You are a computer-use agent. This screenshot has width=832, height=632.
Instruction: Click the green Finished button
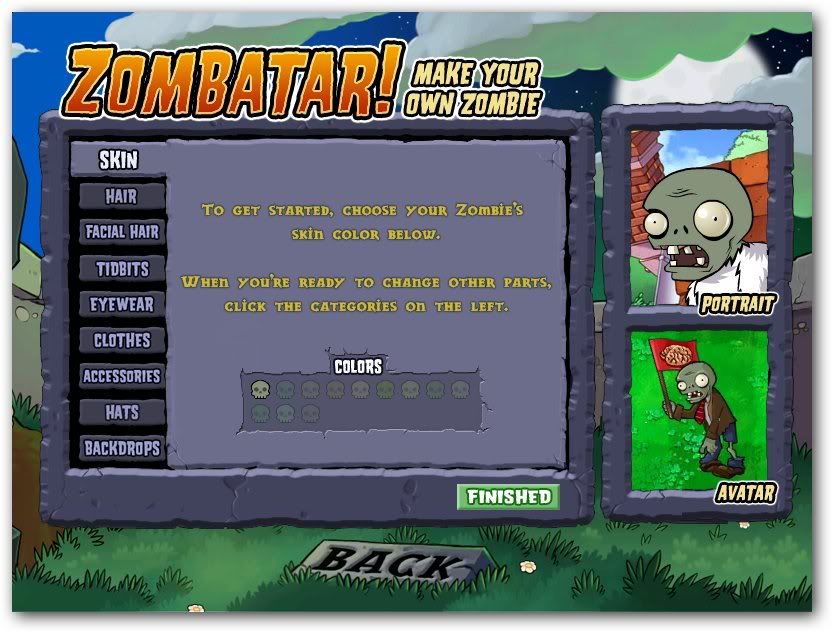(x=508, y=497)
